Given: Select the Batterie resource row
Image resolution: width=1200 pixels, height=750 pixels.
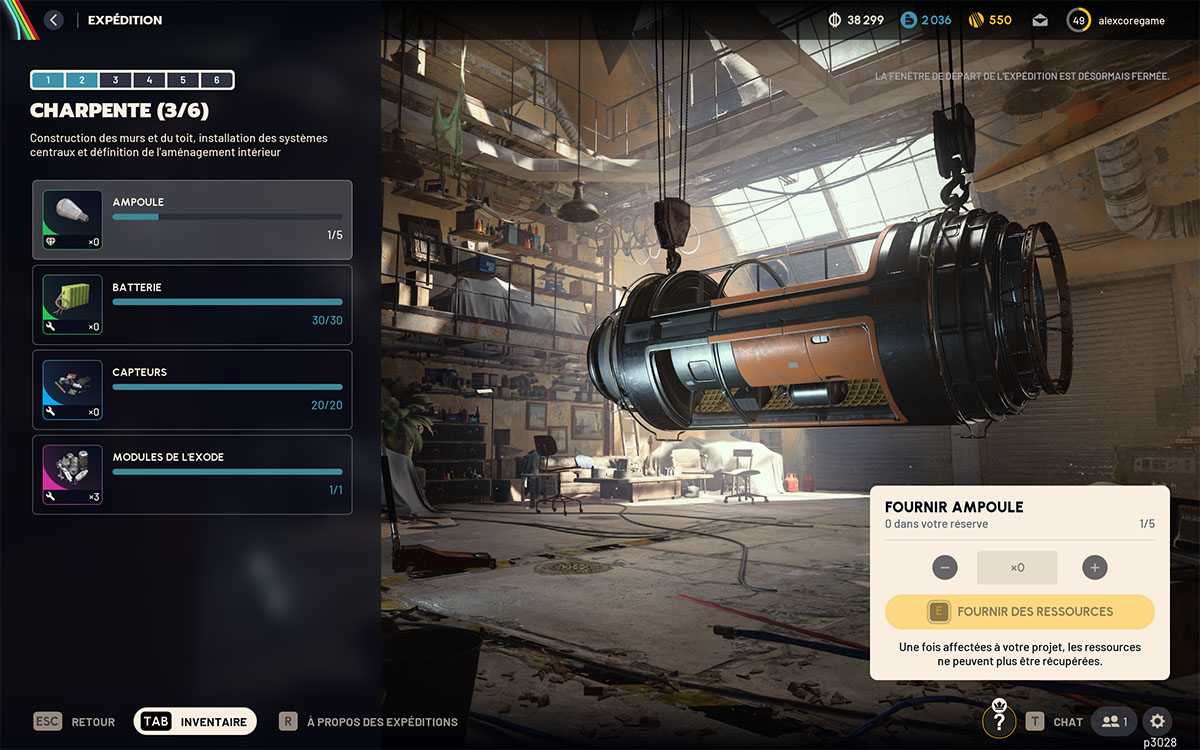Looking at the screenshot, I should click(x=192, y=305).
